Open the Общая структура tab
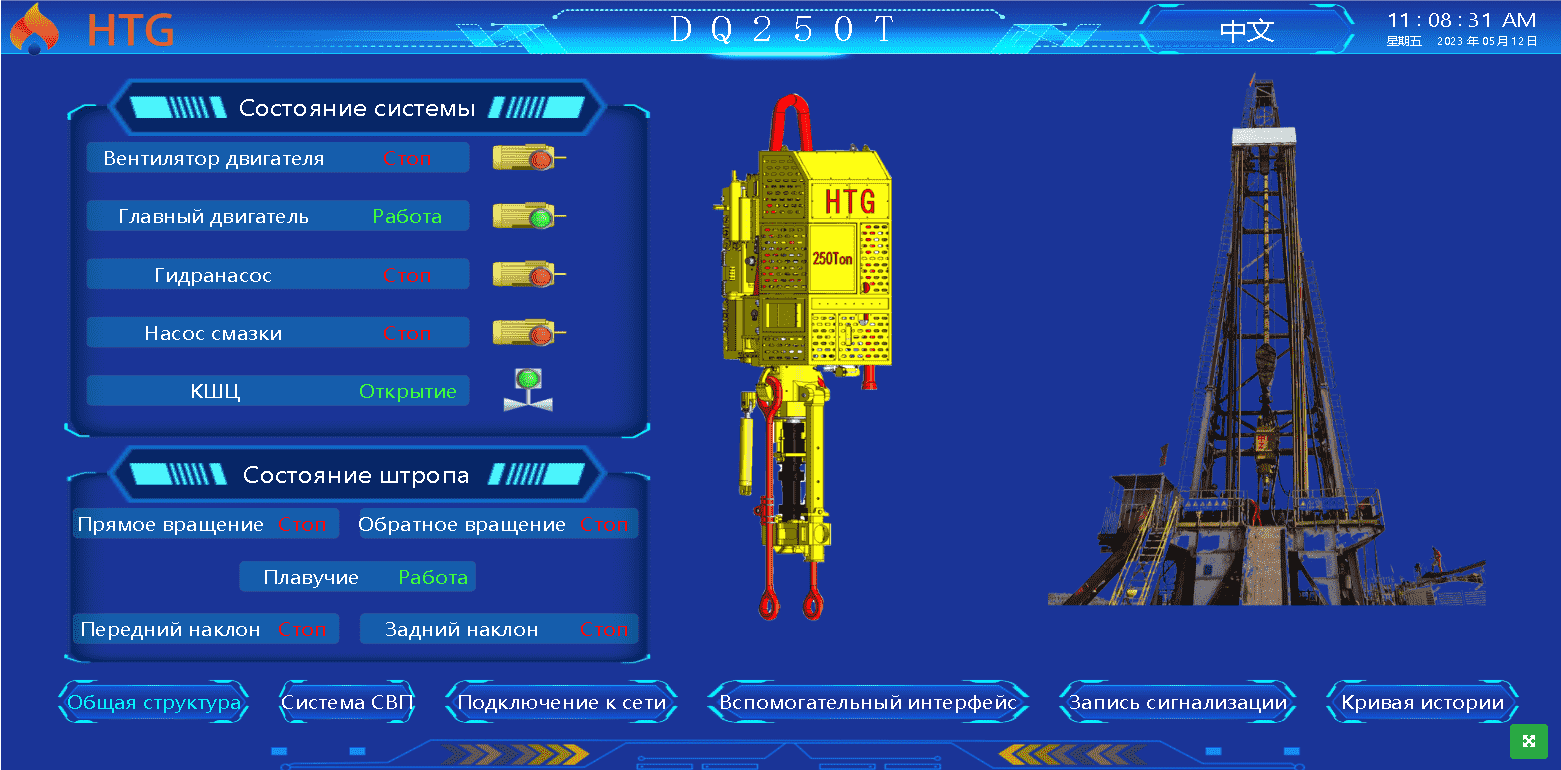Image resolution: width=1561 pixels, height=770 pixels. tap(154, 703)
